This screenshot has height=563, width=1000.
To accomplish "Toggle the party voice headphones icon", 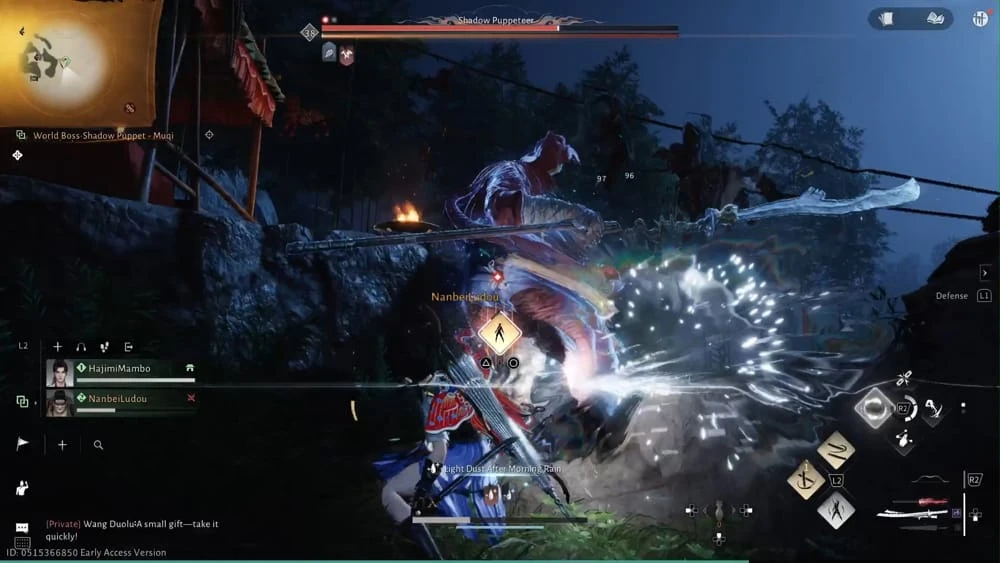I will click(x=81, y=346).
